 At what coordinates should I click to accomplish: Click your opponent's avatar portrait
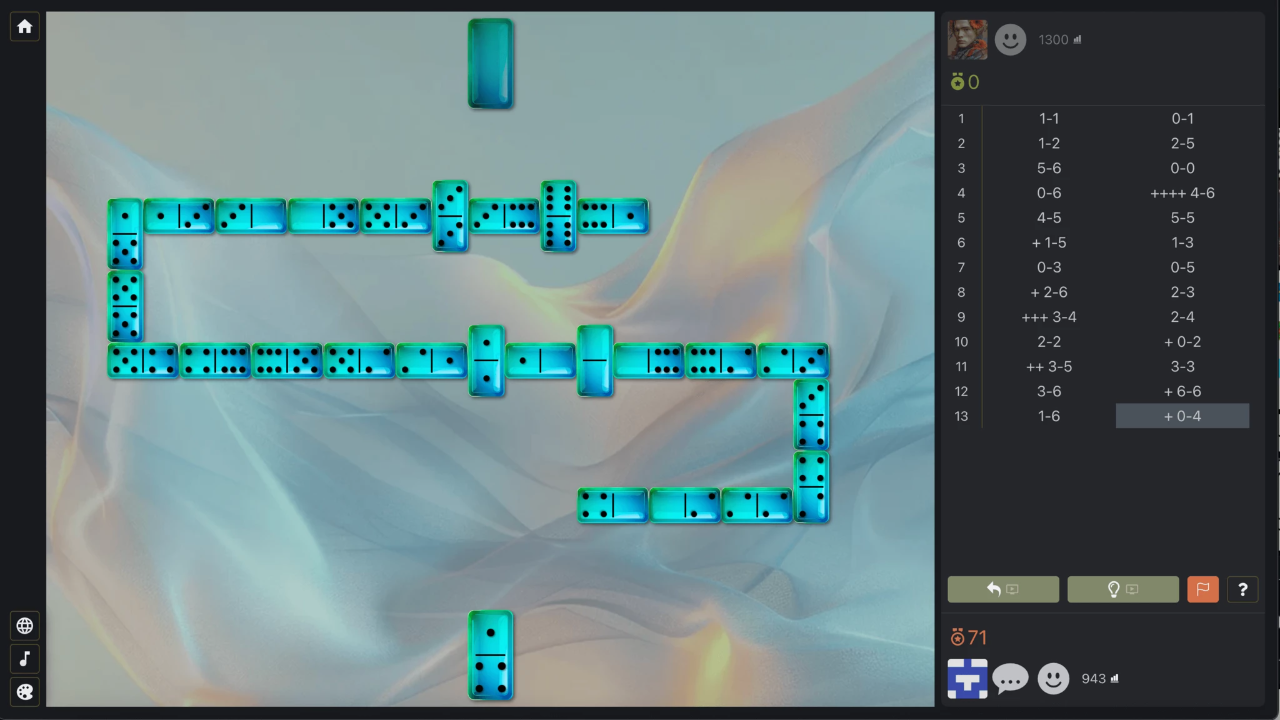[968, 39]
